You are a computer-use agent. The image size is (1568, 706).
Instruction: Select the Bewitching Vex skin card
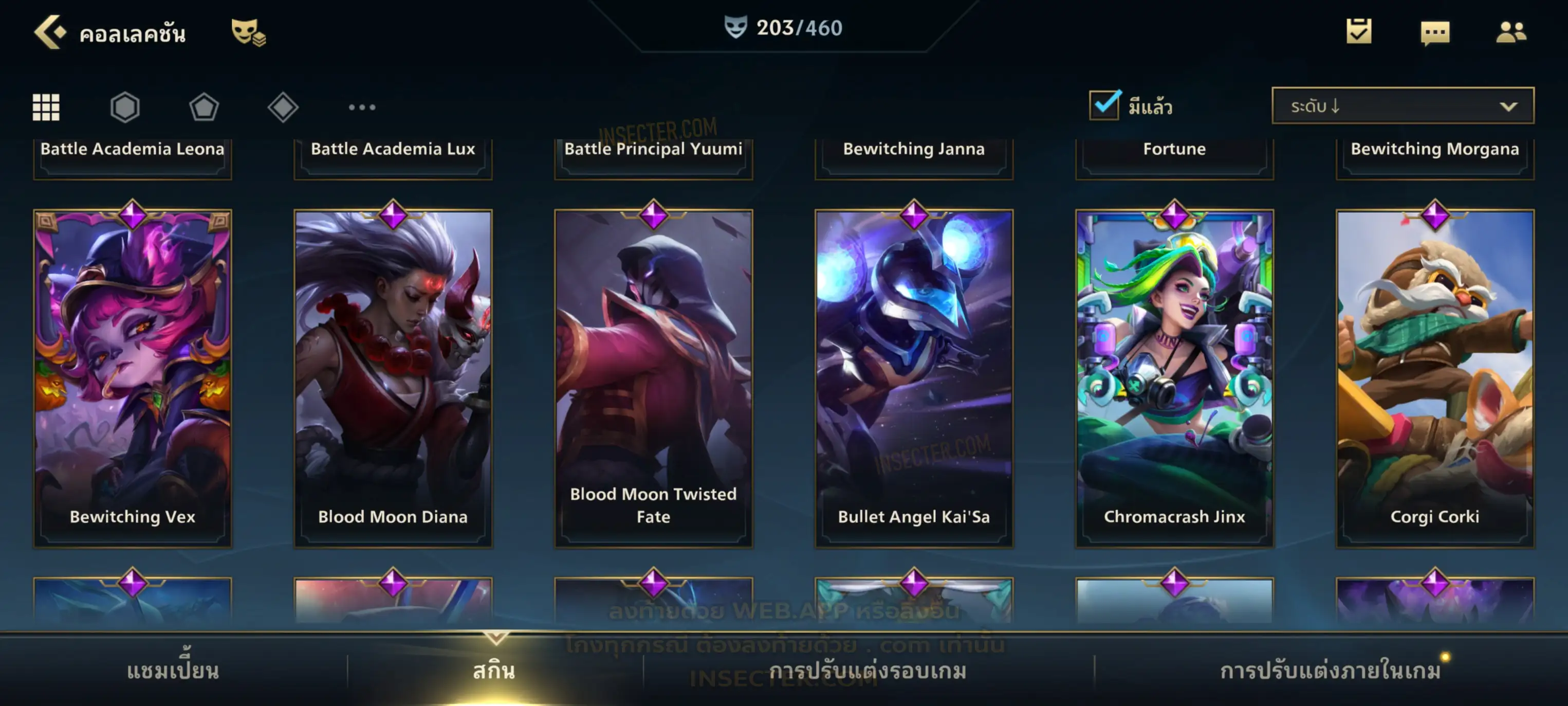pyautogui.click(x=132, y=377)
